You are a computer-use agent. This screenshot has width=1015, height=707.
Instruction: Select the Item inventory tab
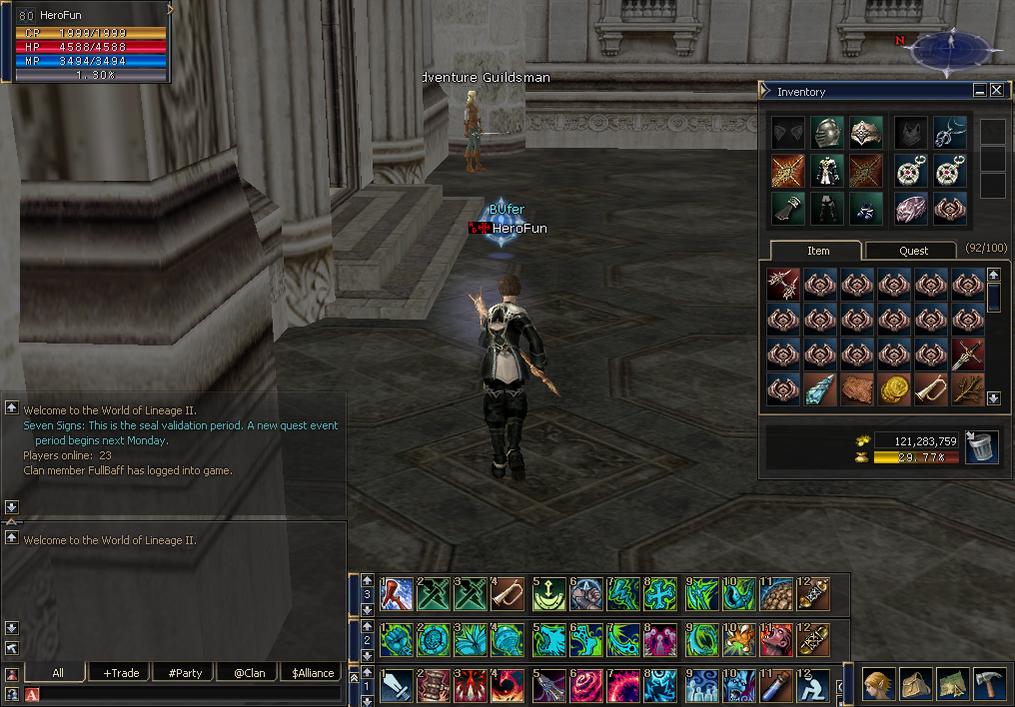point(818,251)
